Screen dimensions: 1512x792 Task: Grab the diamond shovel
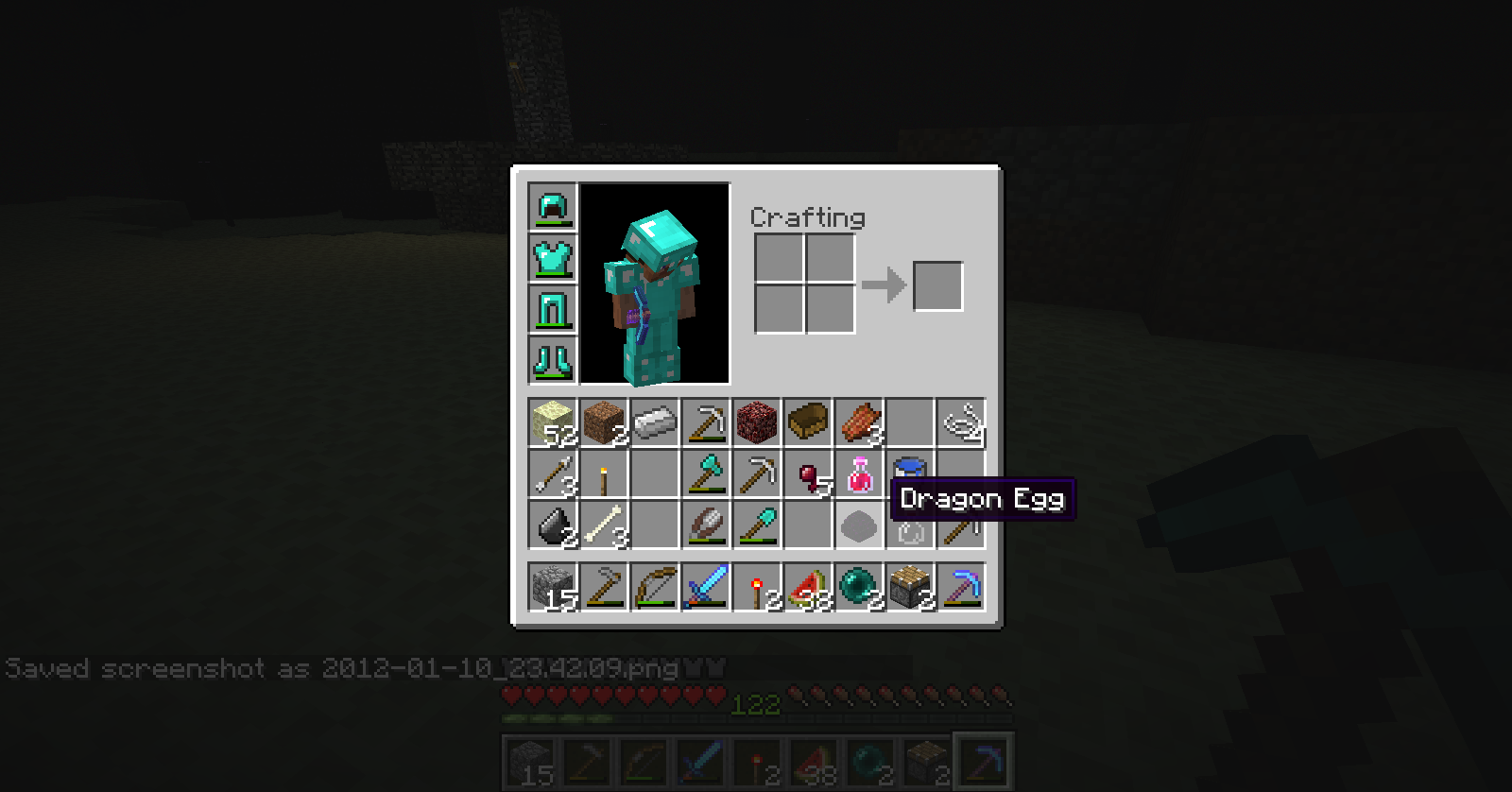pyautogui.click(x=757, y=525)
